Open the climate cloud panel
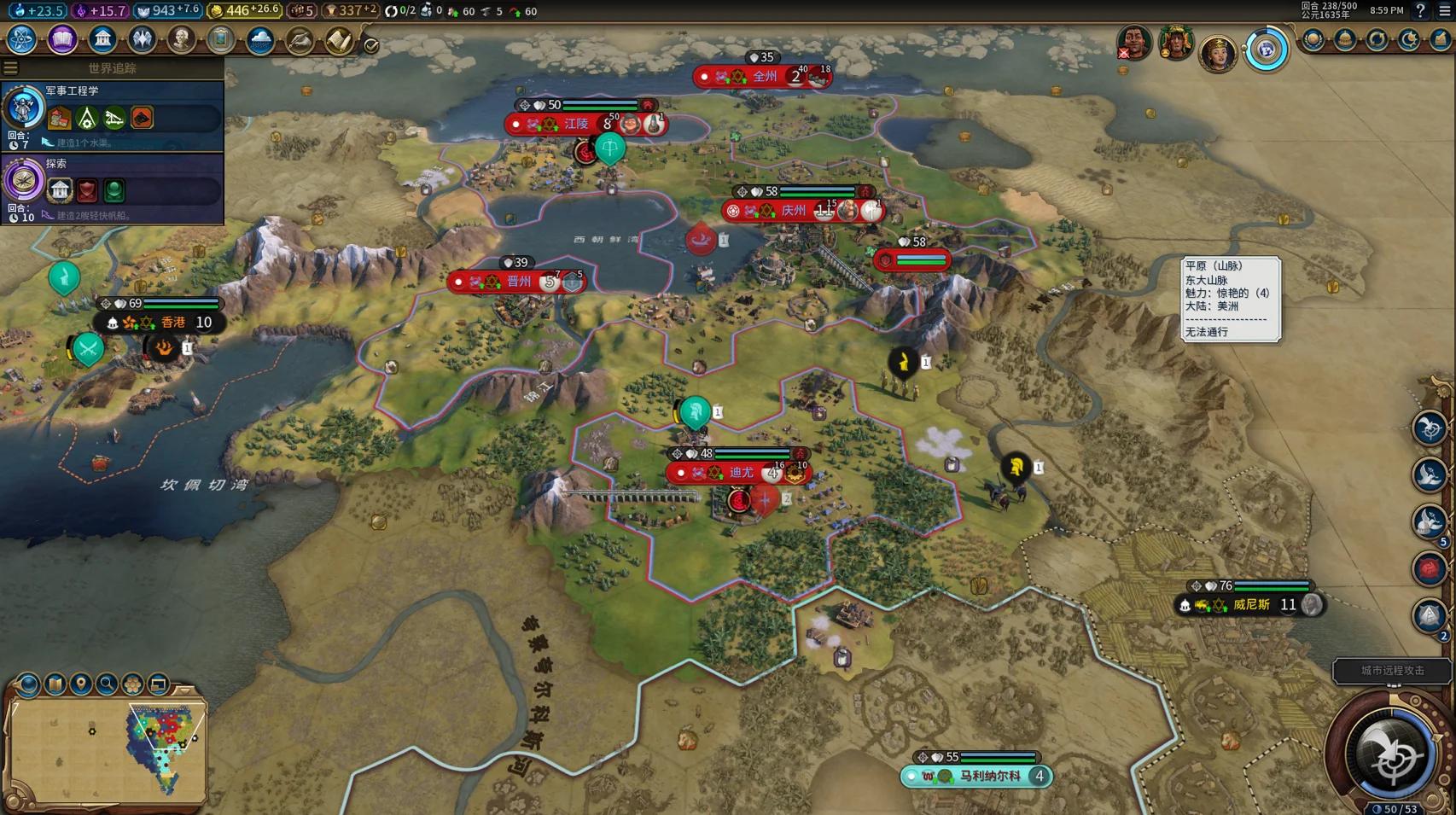Screen dimensions: 1456x815 click(260, 39)
